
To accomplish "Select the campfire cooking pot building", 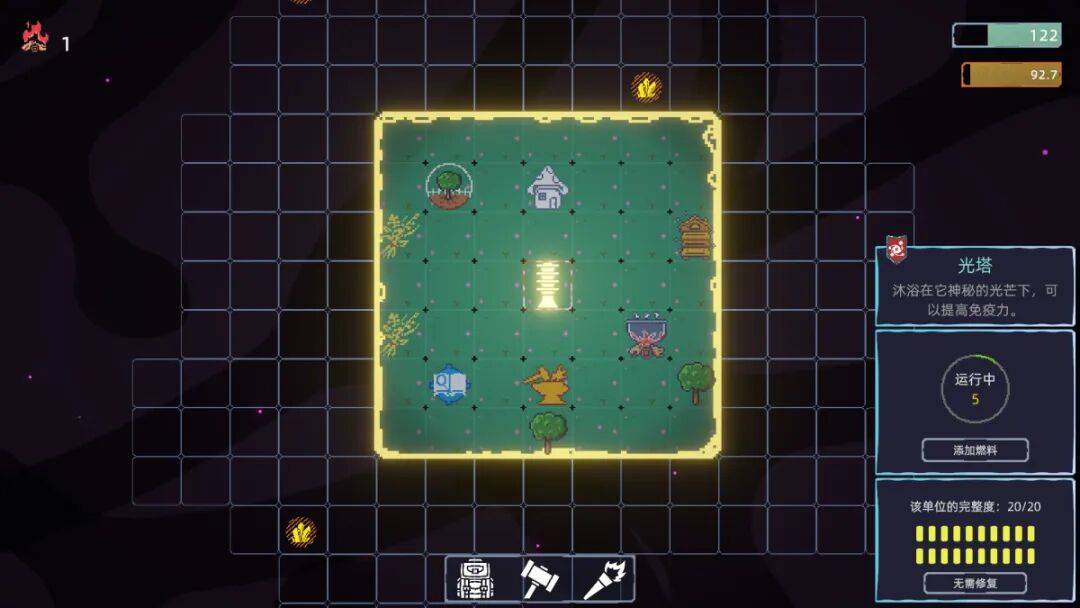I will [x=647, y=336].
